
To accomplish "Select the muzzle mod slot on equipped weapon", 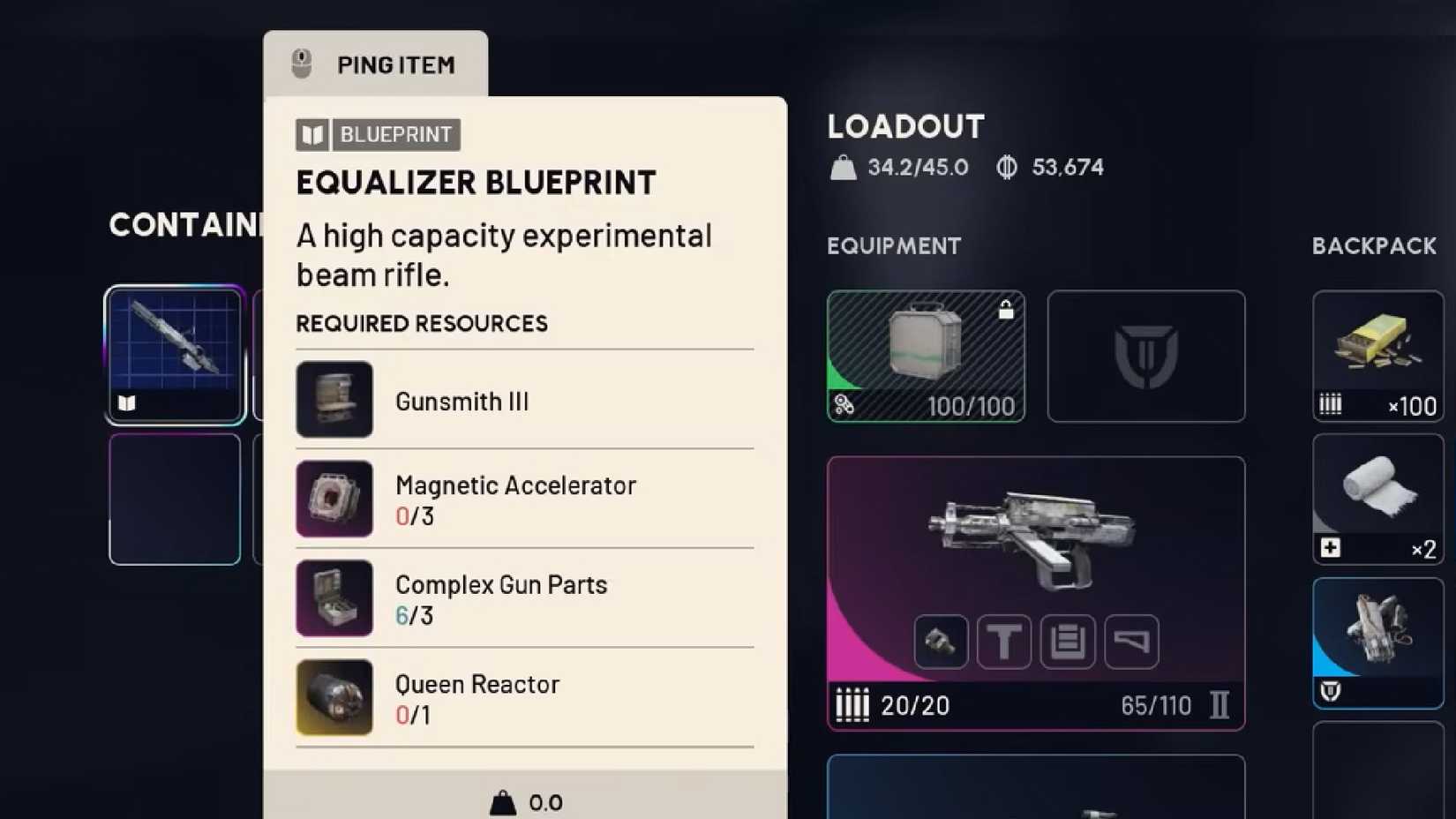I will (x=941, y=642).
